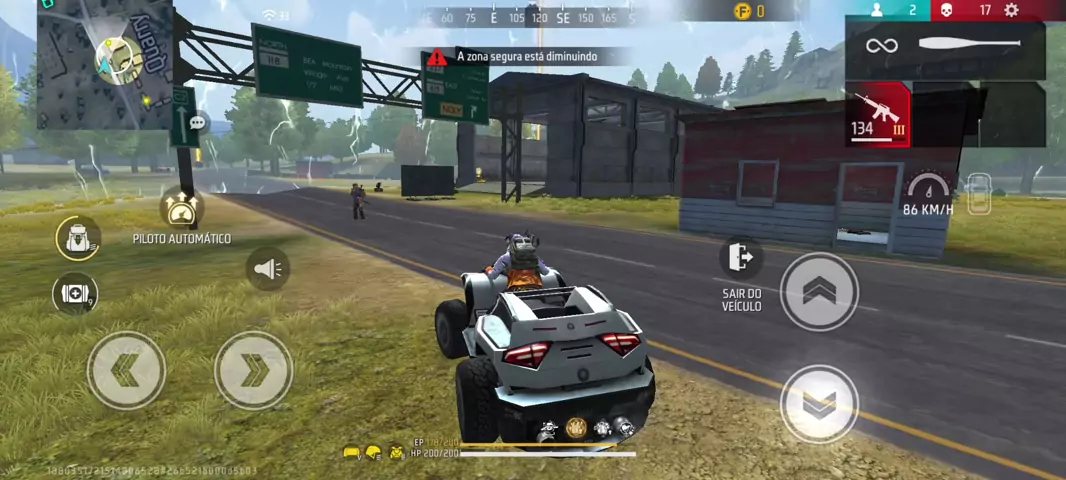
Task: Brake with the down-arrow button
Action: tap(819, 403)
